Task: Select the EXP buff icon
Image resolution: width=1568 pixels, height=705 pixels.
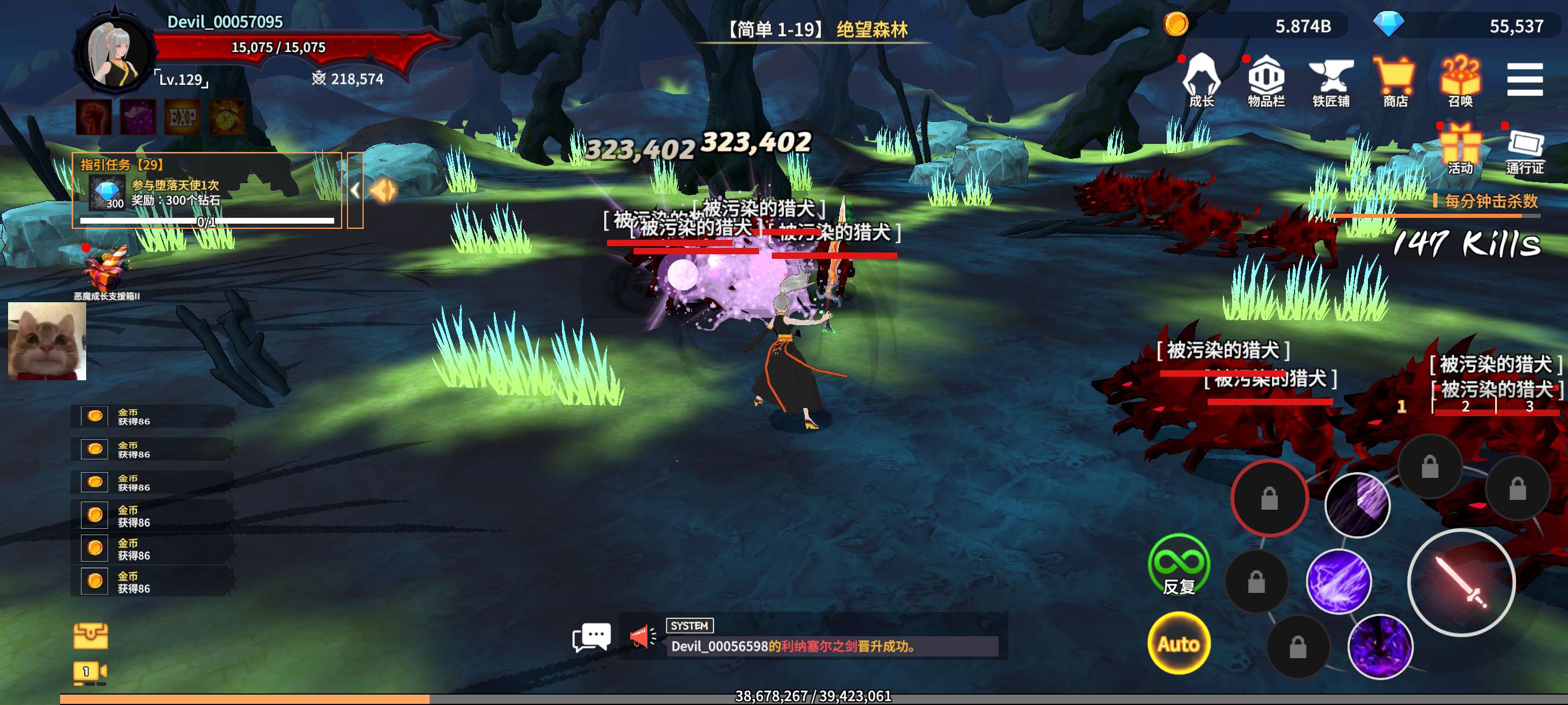Action: click(182, 117)
